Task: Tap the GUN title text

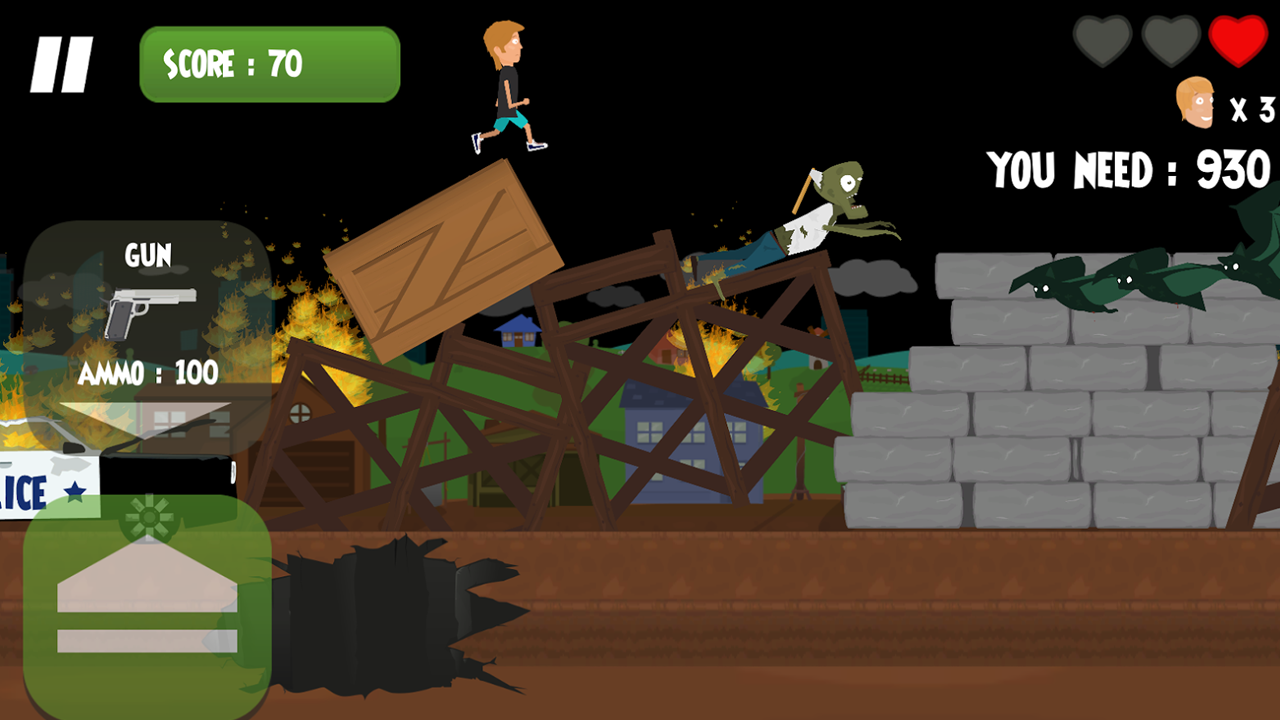Action: (148, 256)
